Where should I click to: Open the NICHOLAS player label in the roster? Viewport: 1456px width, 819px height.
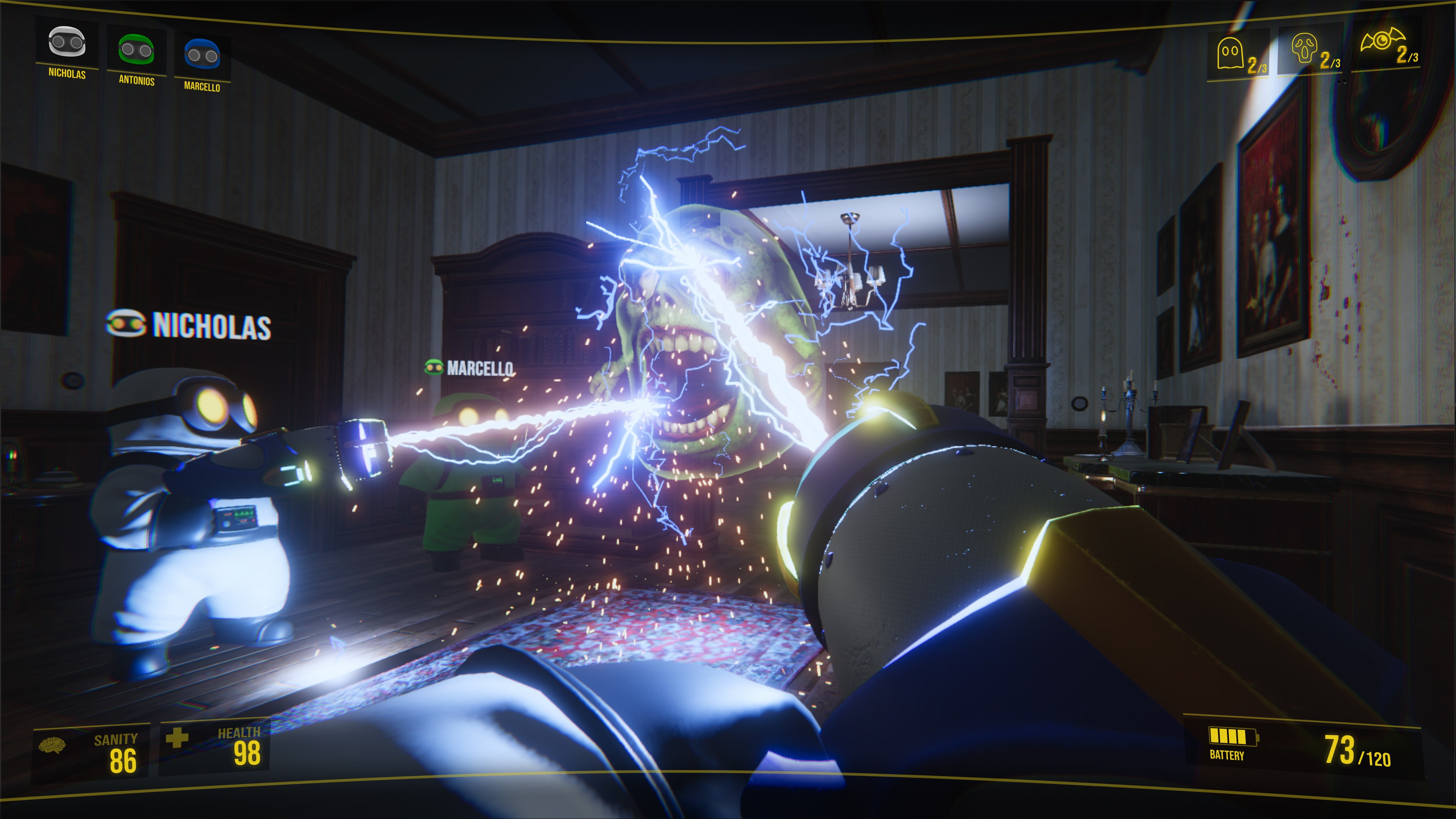click(68, 75)
